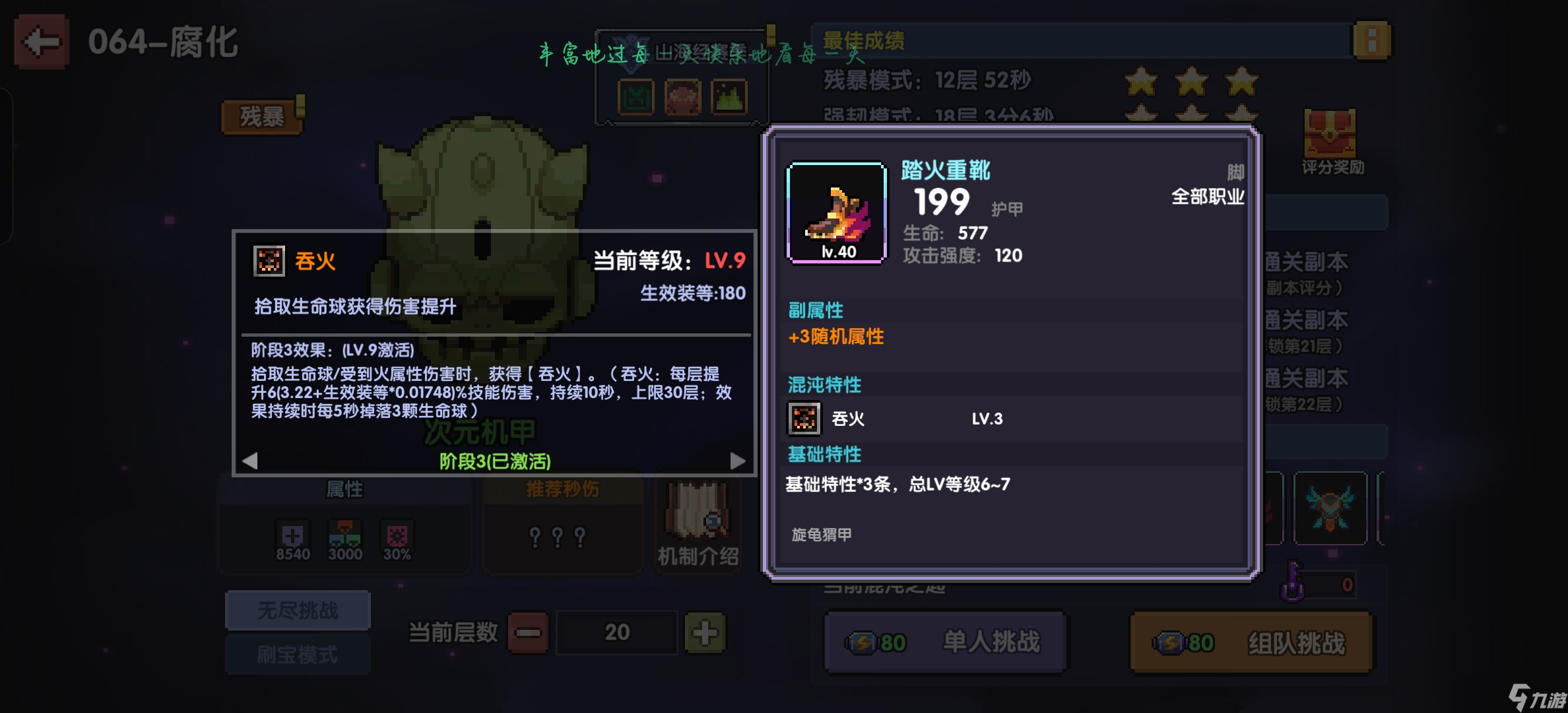Increase 当前层数 with the plus button
Screen dimensions: 1568x713
coord(706,632)
